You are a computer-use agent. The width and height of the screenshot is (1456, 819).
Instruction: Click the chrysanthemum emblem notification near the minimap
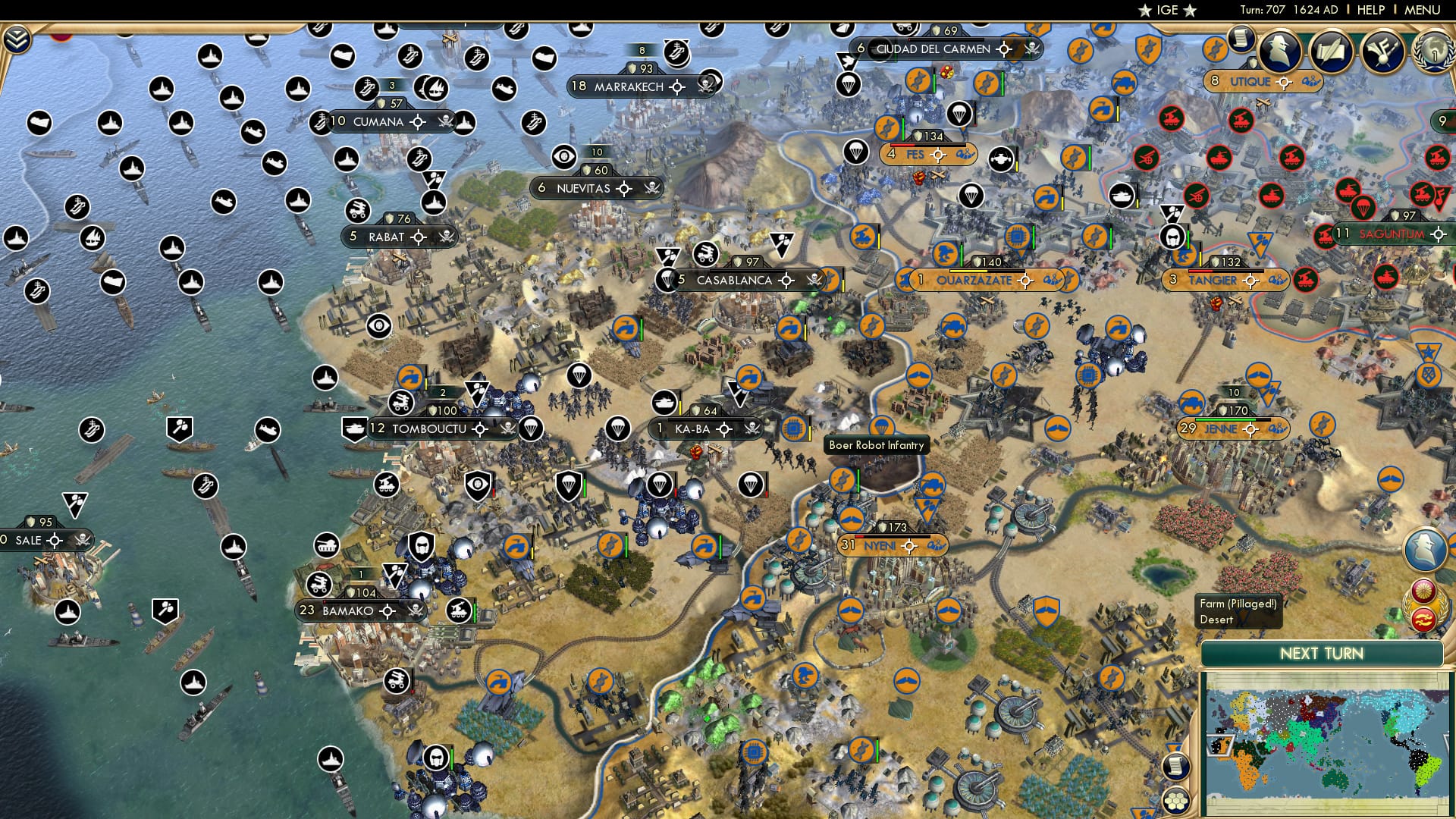click(1424, 590)
